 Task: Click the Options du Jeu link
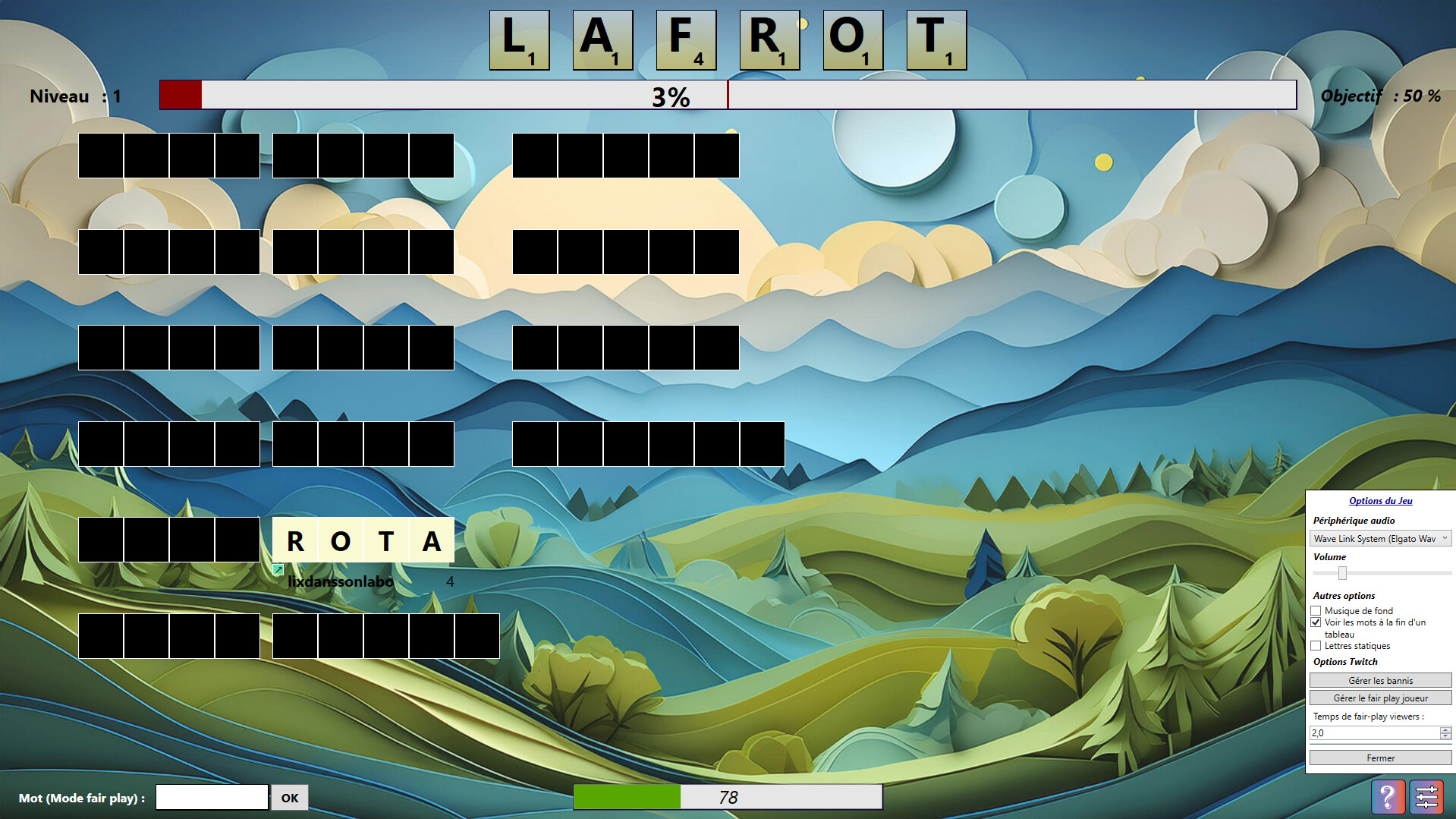pos(1380,500)
